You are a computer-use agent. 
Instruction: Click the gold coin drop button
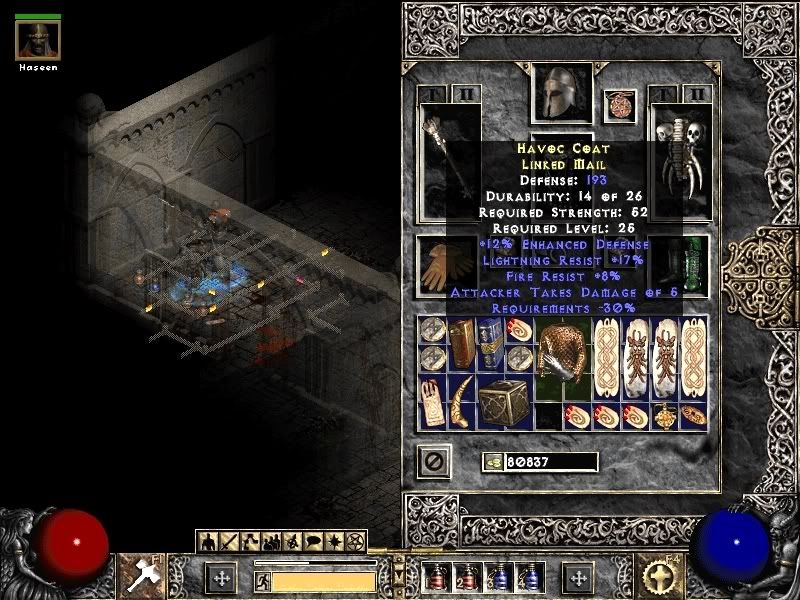coord(492,462)
